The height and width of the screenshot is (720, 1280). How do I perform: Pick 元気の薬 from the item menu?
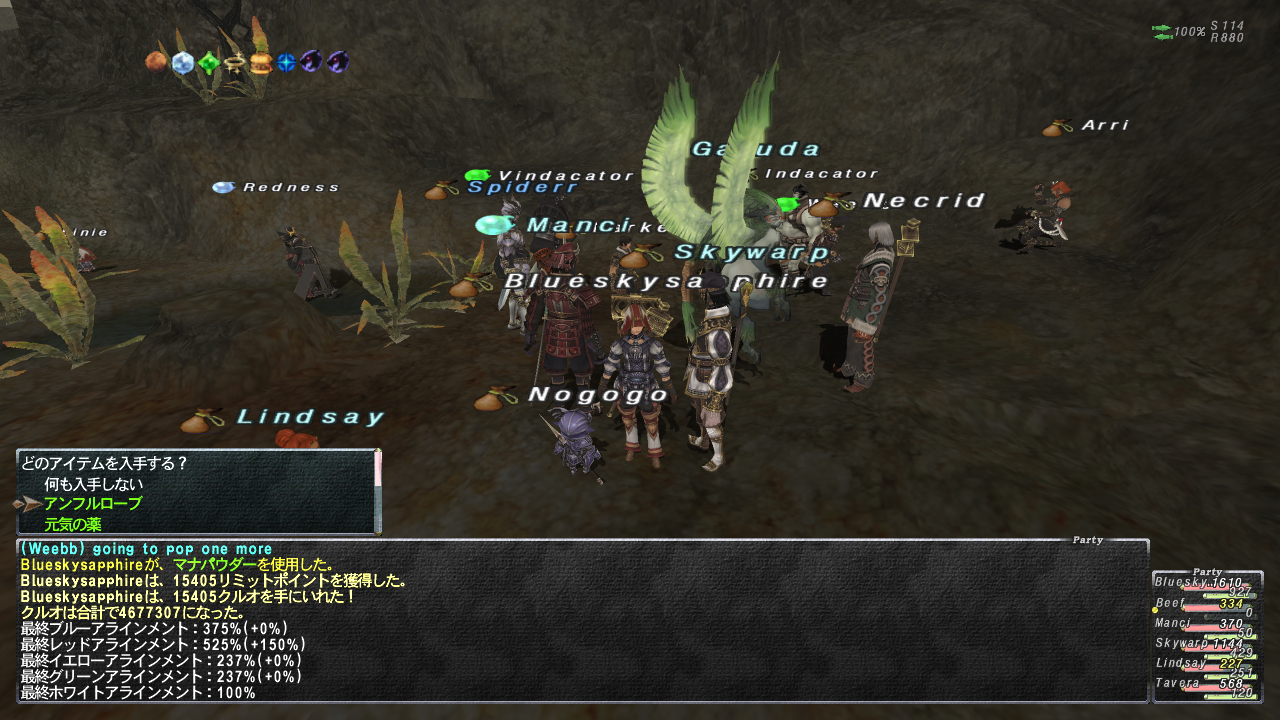pyautogui.click(x=72, y=524)
